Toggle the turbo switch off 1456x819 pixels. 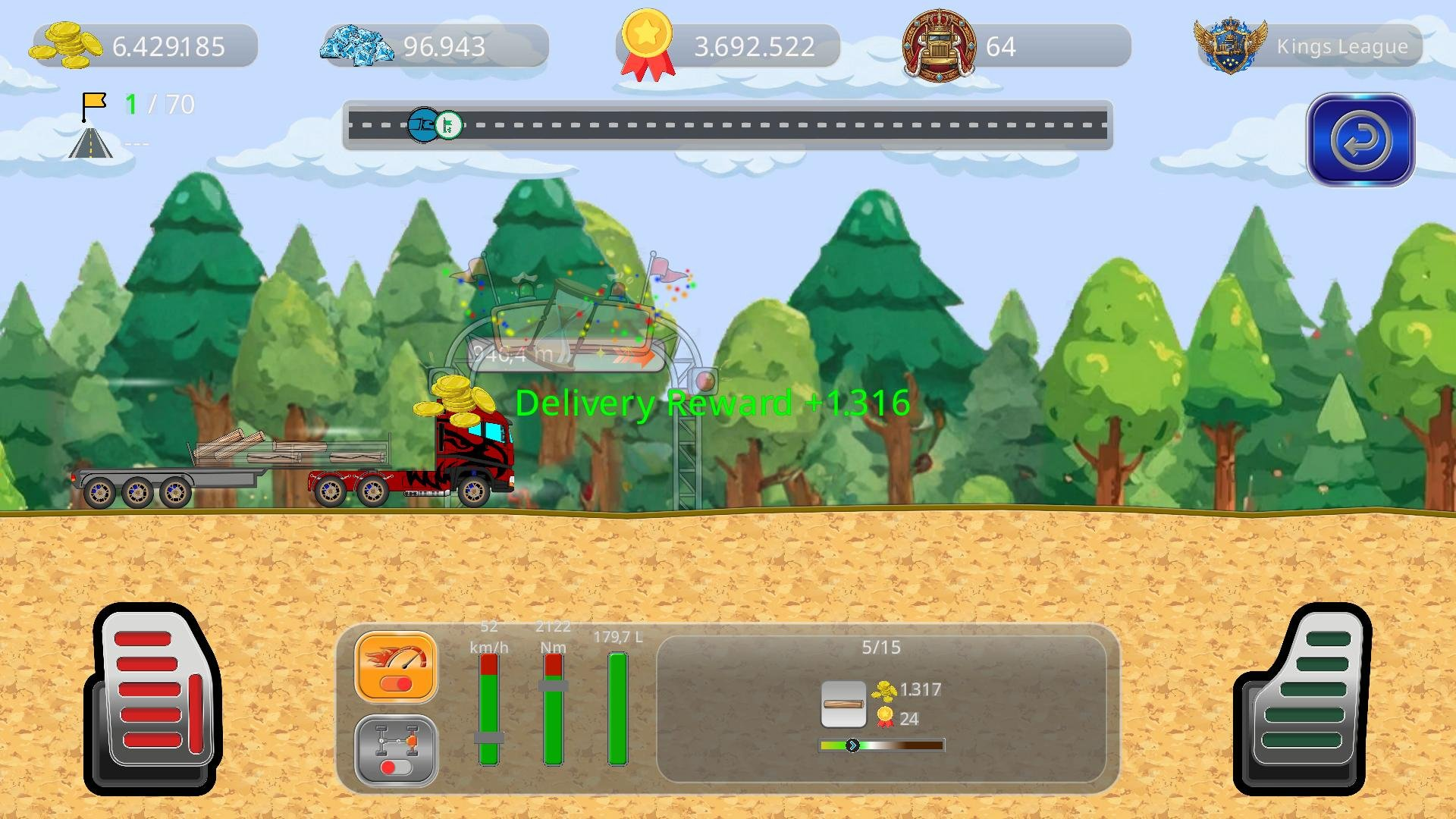coord(395,682)
